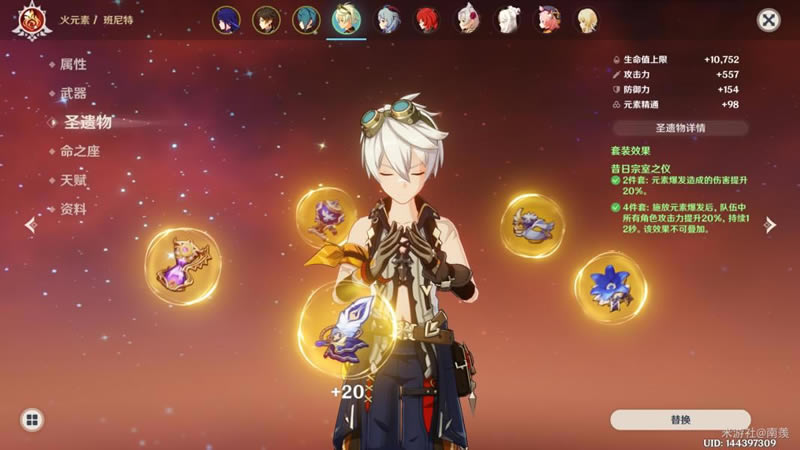Switch to the 武器 weapon section
The image size is (800, 450).
pos(73,93)
